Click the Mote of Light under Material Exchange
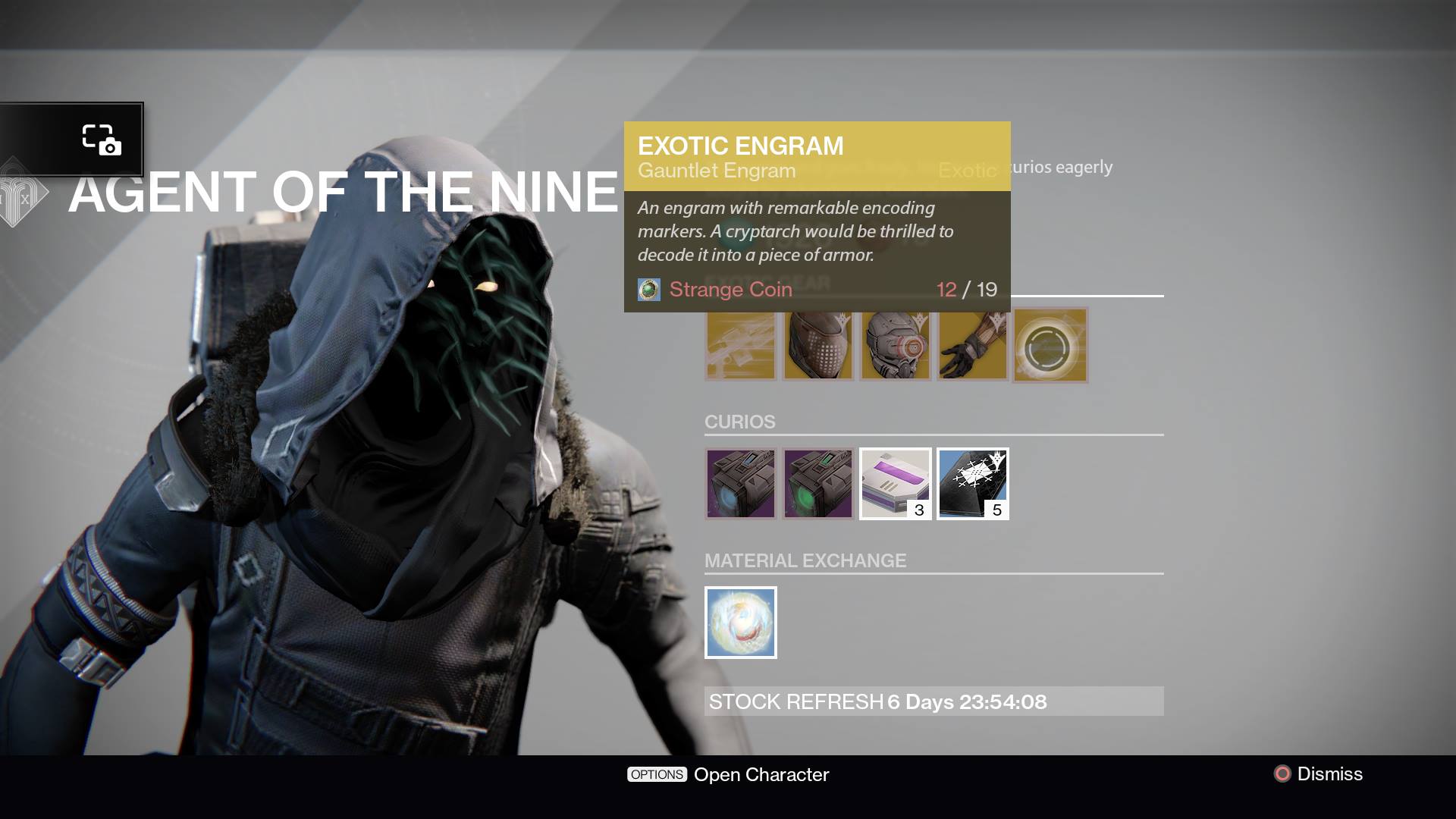The height and width of the screenshot is (819, 1456). click(740, 623)
